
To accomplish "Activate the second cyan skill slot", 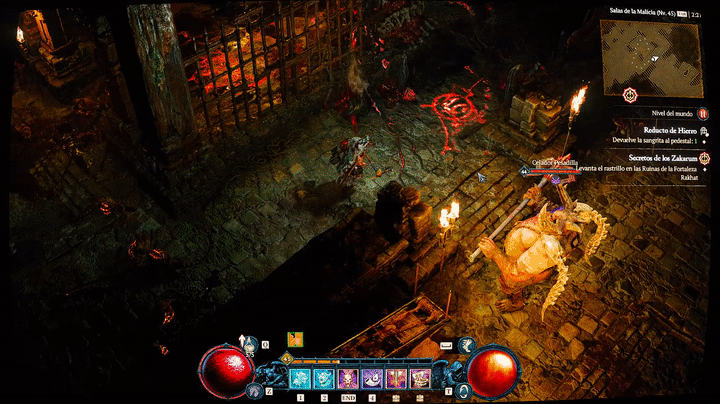I will tap(324, 378).
